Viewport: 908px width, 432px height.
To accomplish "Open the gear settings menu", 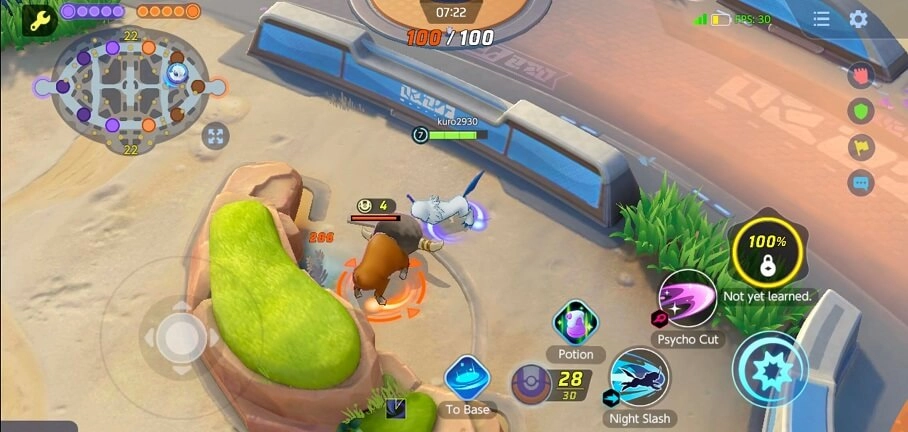I will coord(858,19).
